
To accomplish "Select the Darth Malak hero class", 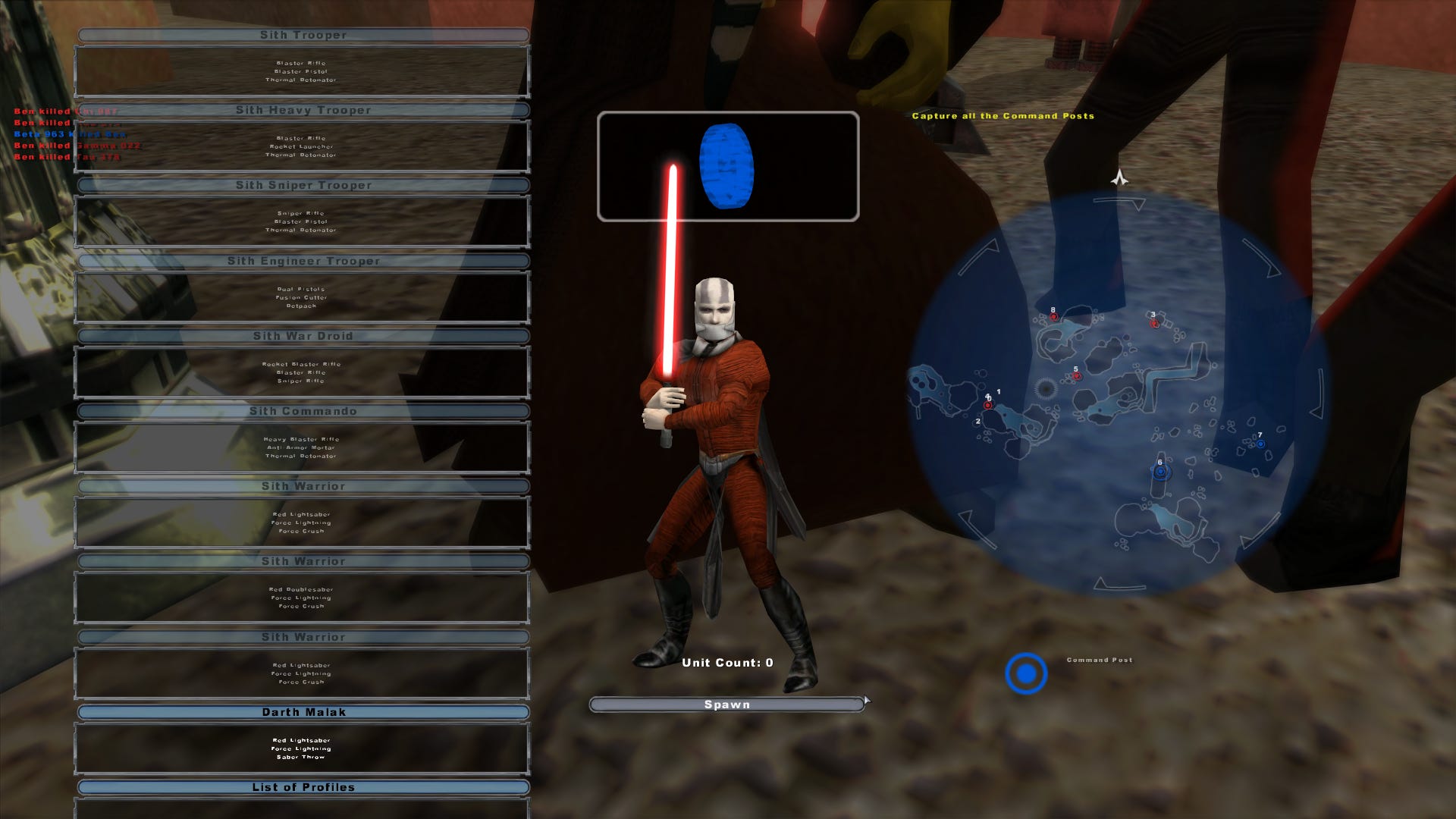I will coord(303,711).
